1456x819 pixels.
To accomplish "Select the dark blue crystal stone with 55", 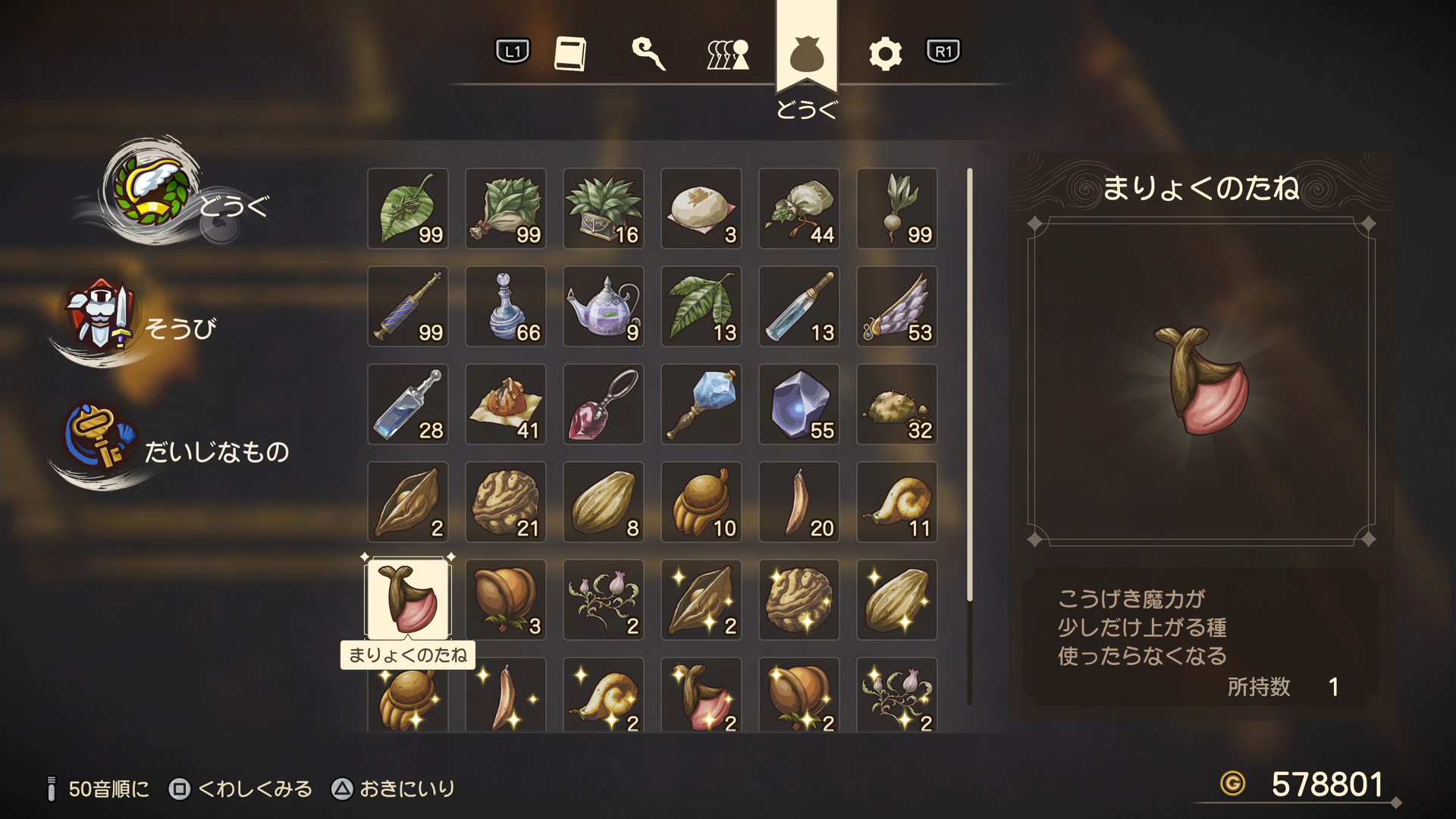I will (799, 404).
